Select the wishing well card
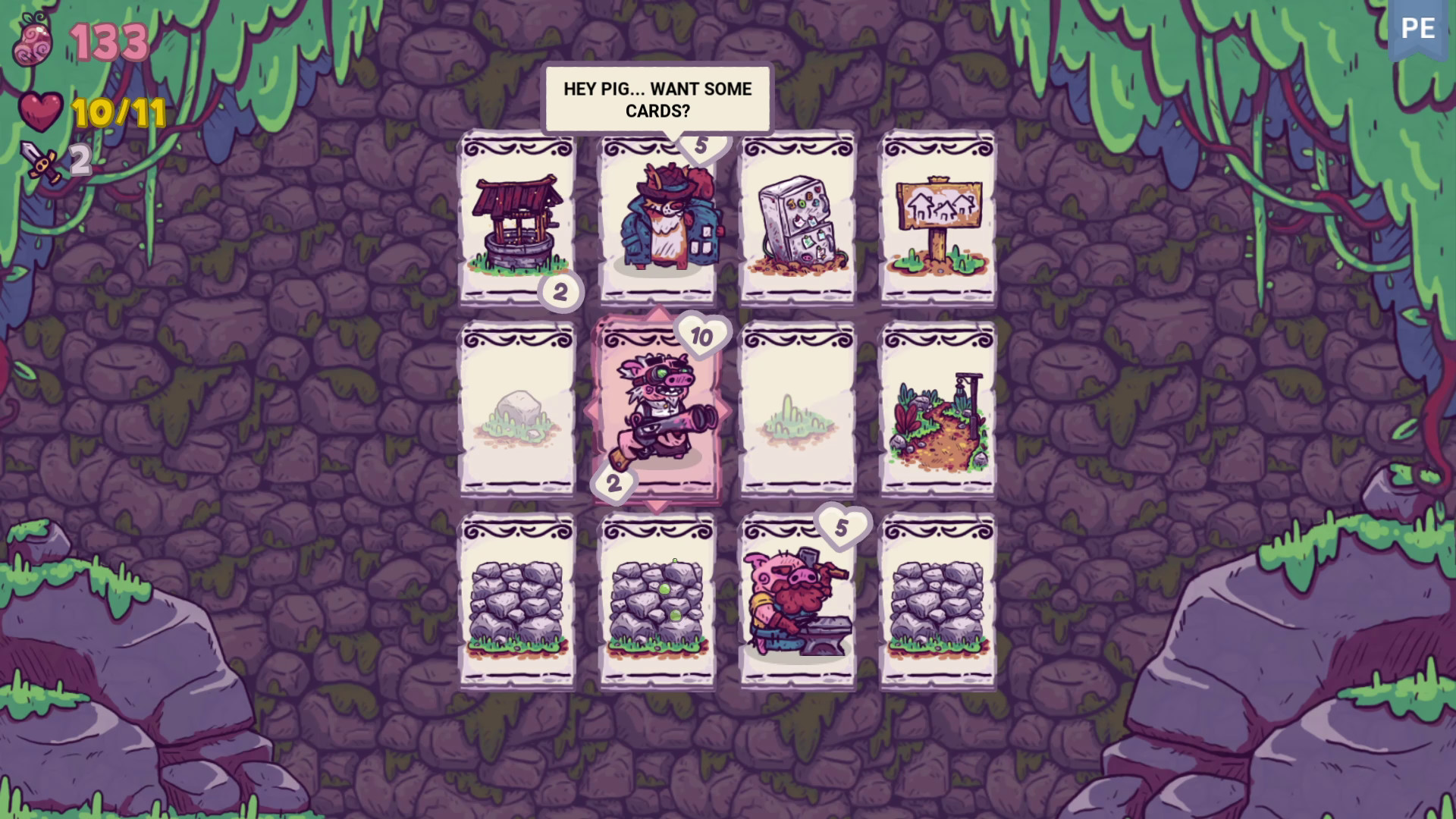Screen dimensions: 1456x819 coord(516,220)
